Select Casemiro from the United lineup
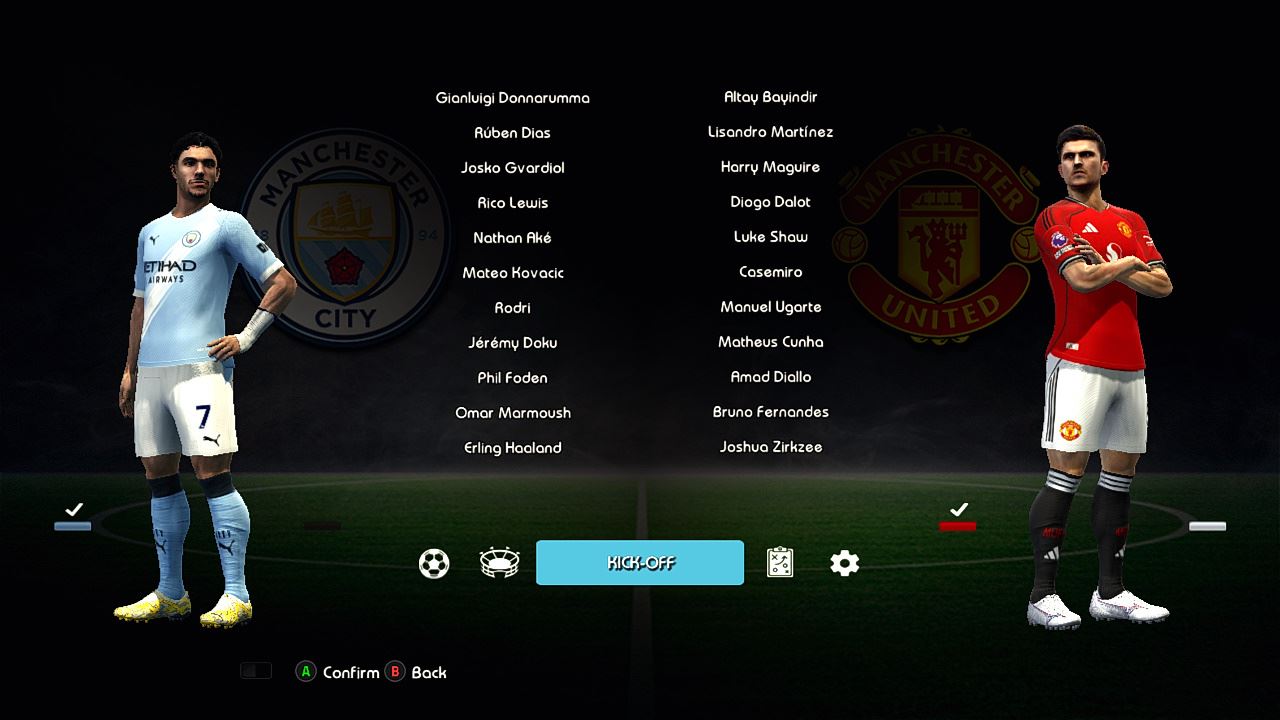 point(771,272)
